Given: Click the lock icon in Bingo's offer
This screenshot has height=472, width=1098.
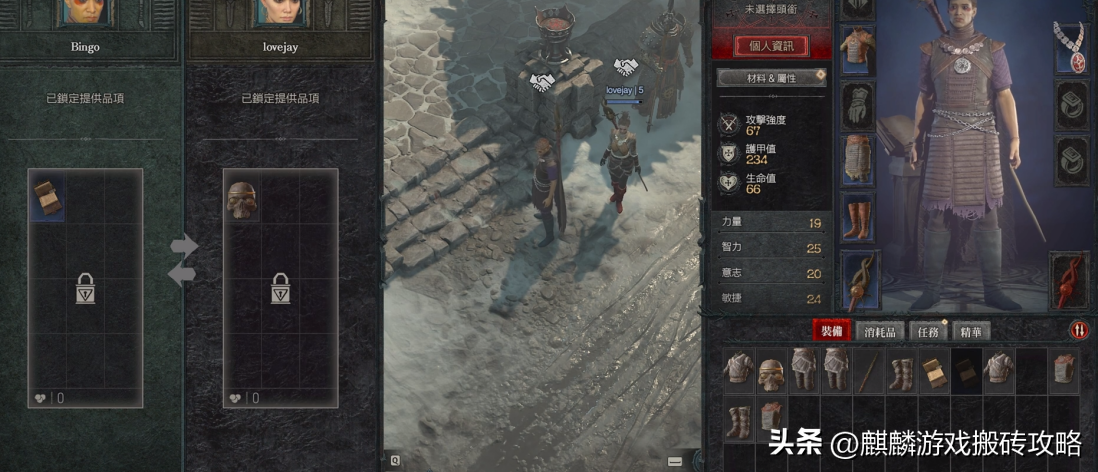Looking at the screenshot, I should [85, 289].
